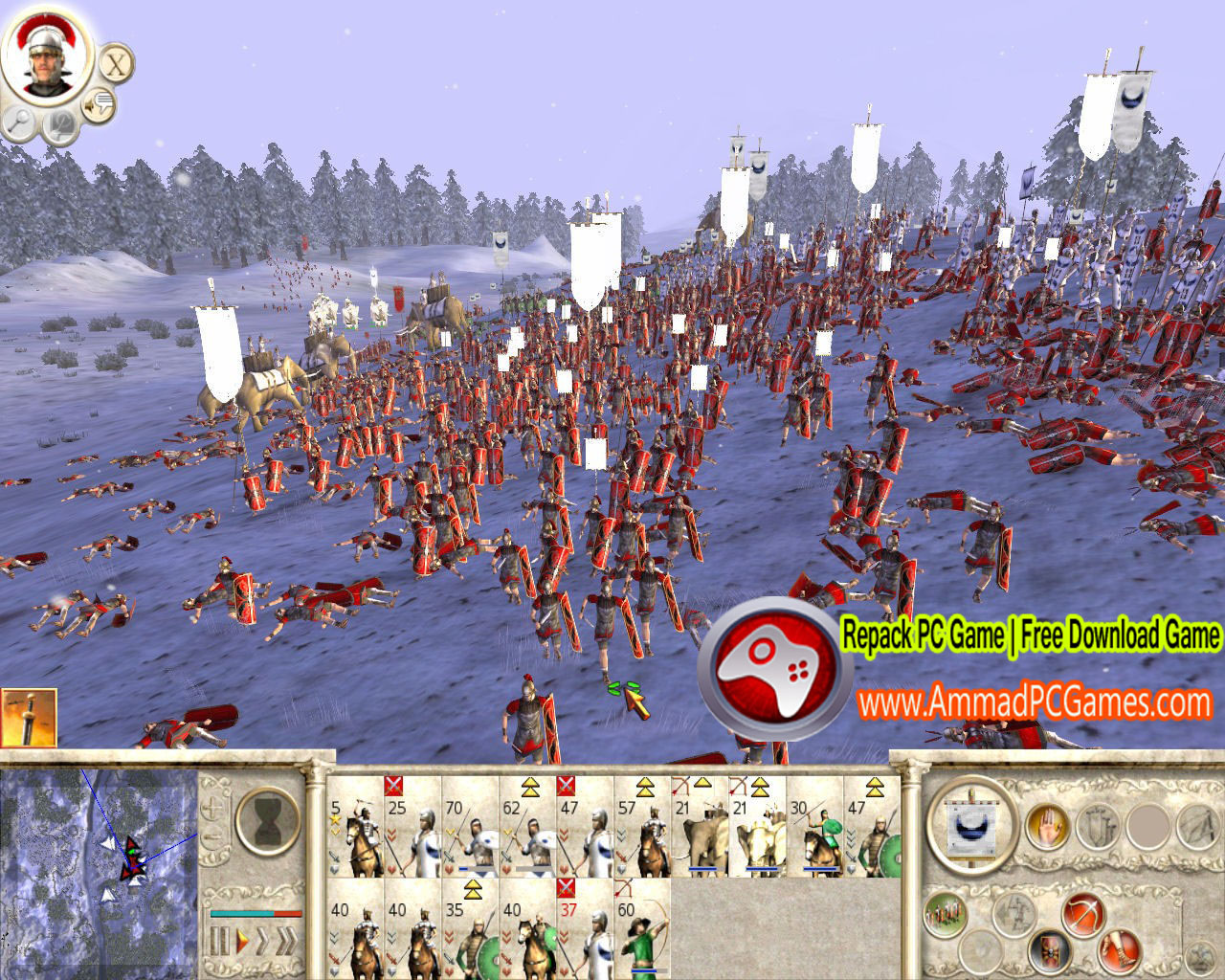The width and height of the screenshot is (1225, 980).
Task: Click the speech bubble announcements icon
Action: [x=98, y=102]
